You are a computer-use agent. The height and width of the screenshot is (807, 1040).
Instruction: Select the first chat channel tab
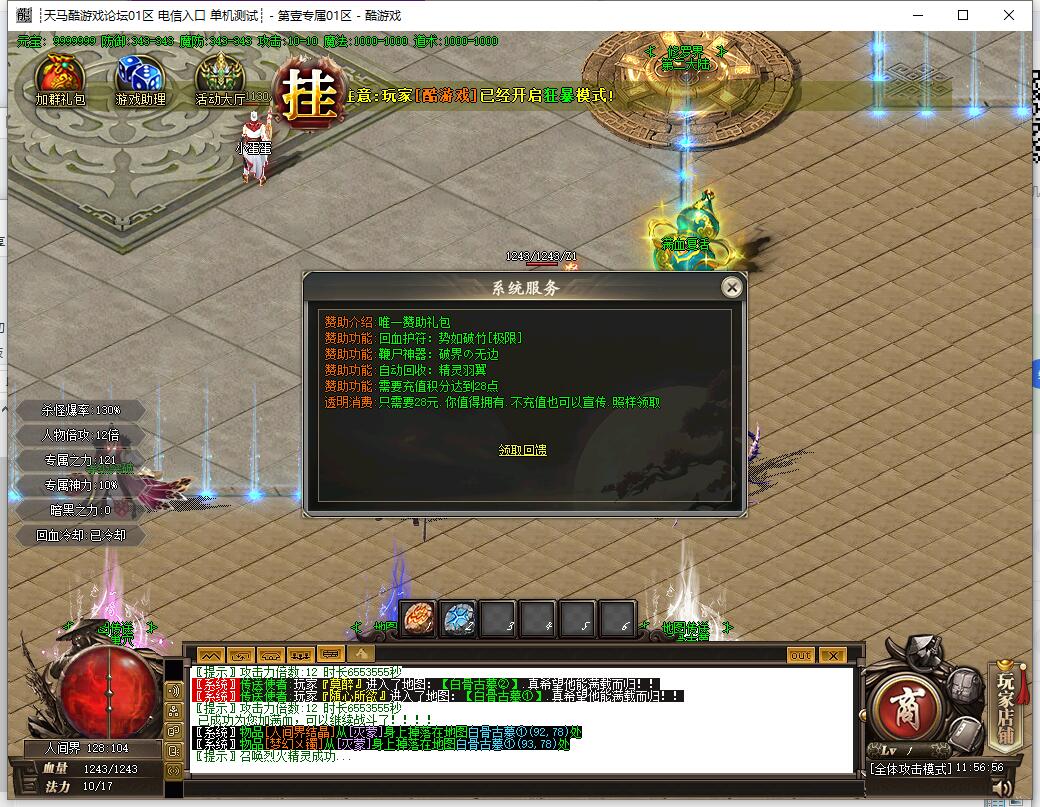(x=210, y=656)
